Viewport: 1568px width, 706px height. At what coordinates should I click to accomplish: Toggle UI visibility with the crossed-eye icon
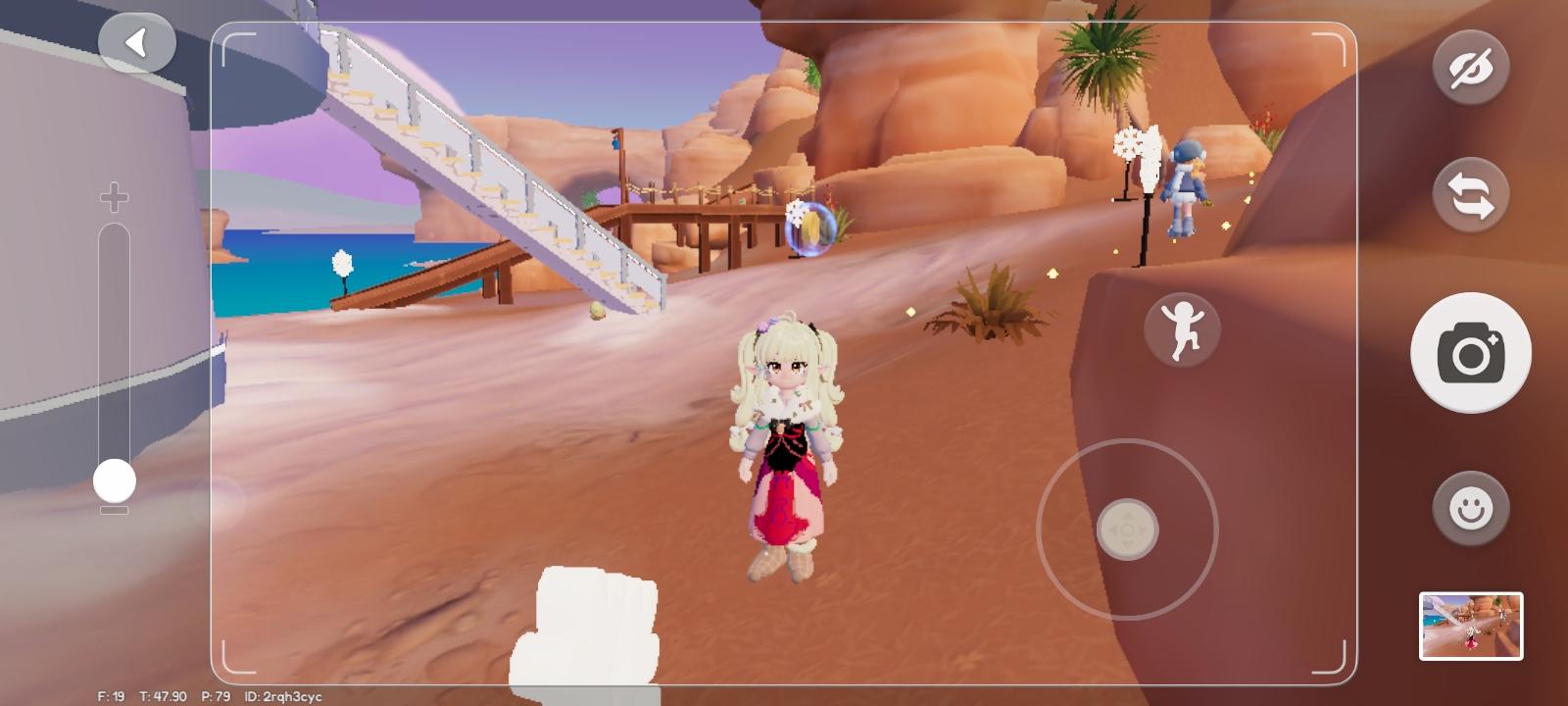pyautogui.click(x=1471, y=68)
